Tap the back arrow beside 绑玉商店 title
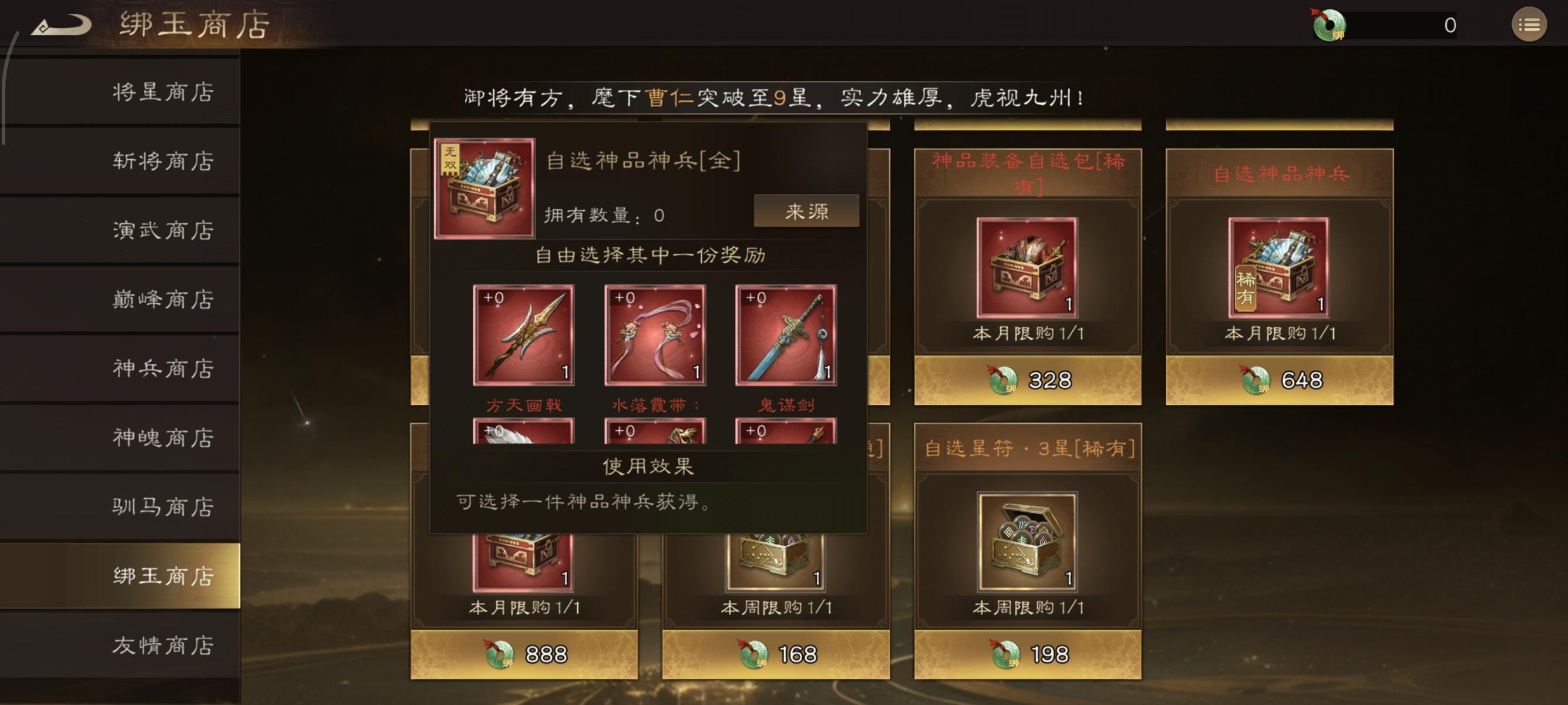This screenshot has height=705, width=1568. pyautogui.click(x=61, y=24)
